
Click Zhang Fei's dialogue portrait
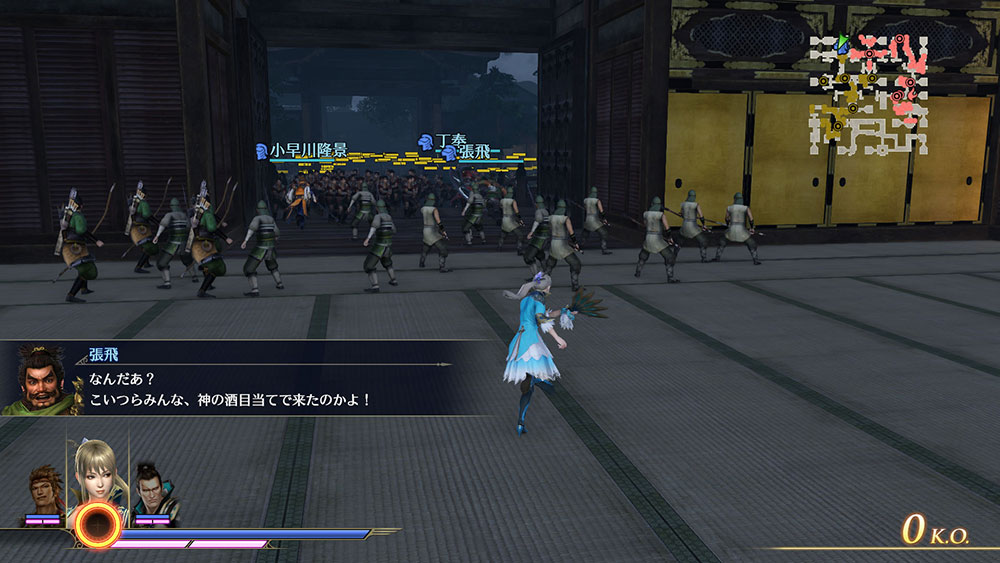41,381
